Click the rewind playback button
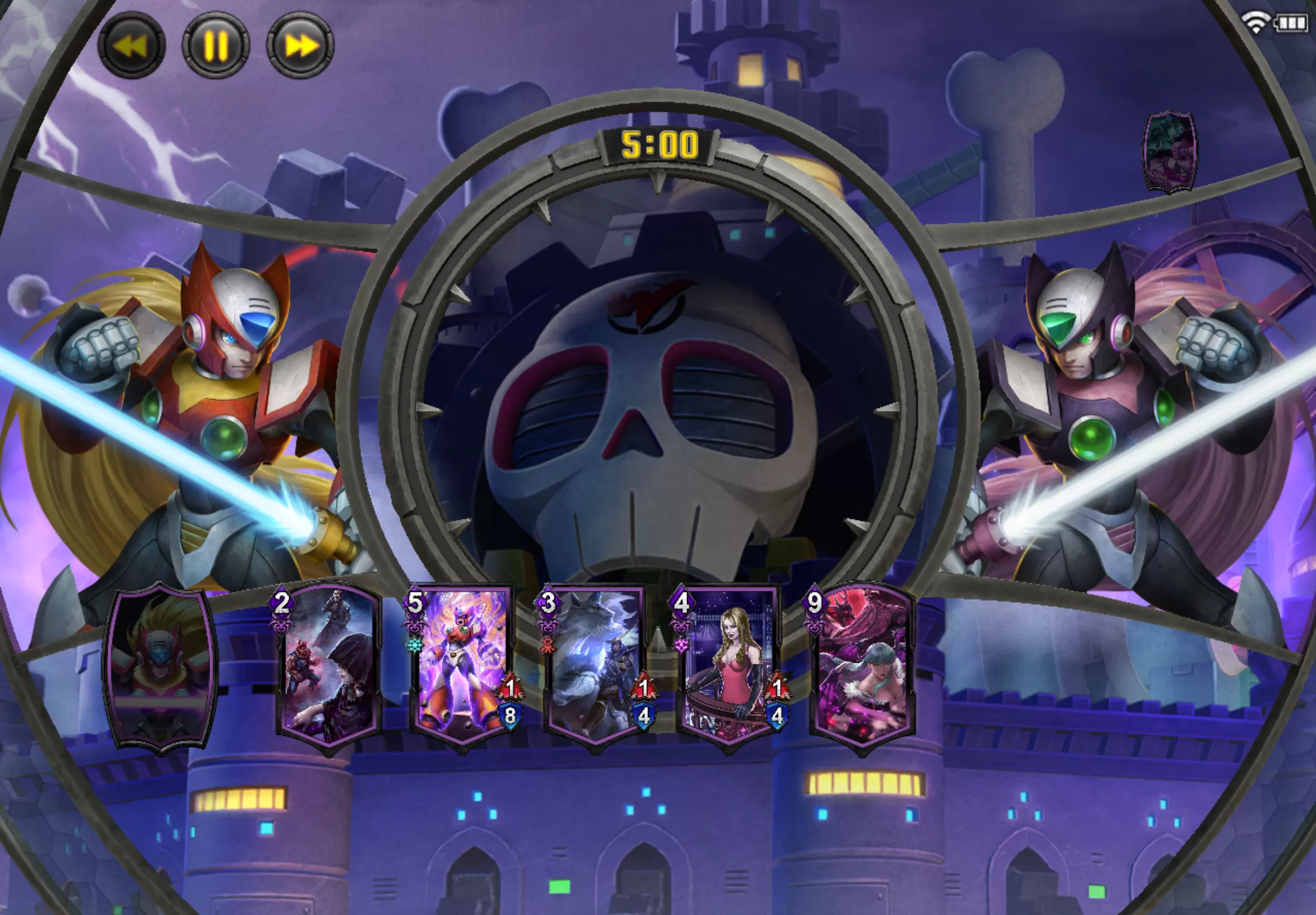1316x915 pixels. tap(131, 46)
